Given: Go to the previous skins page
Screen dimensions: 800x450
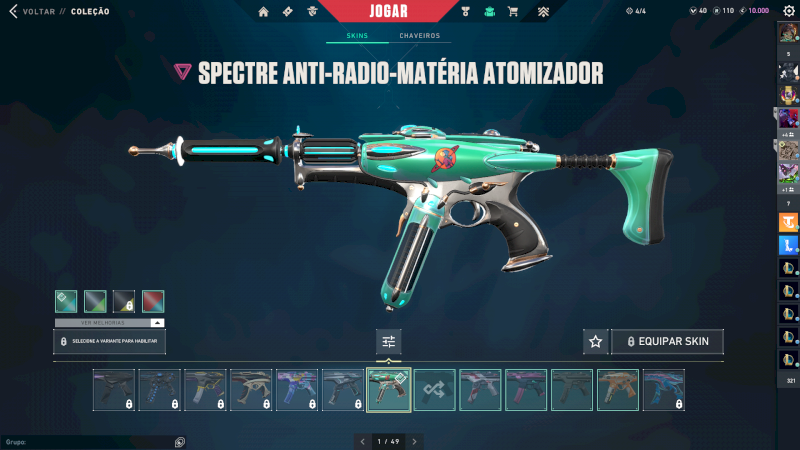Looking at the screenshot, I should [x=363, y=441].
